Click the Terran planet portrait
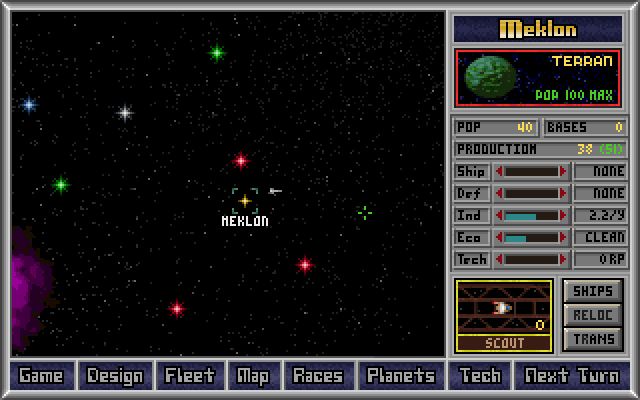Image resolution: width=640 pixels, height=400 pixels. [492, 77]
